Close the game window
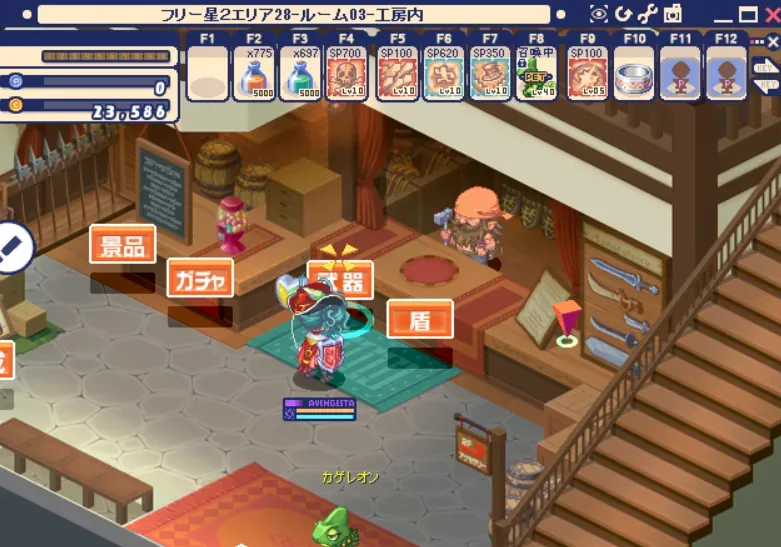Screen dimensions: 781x547 coord(771,14)
